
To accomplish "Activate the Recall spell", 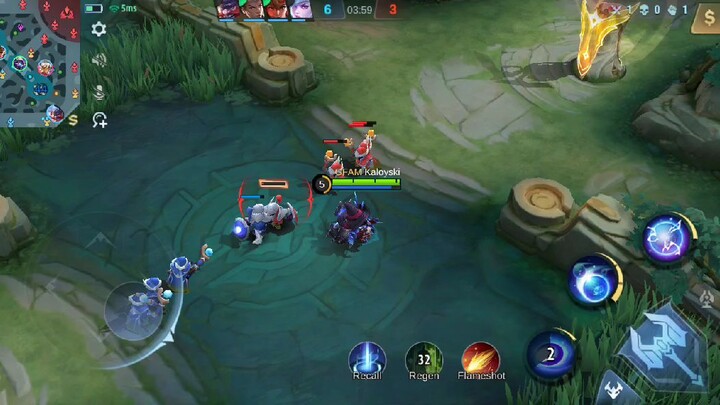I will [367, 358].
